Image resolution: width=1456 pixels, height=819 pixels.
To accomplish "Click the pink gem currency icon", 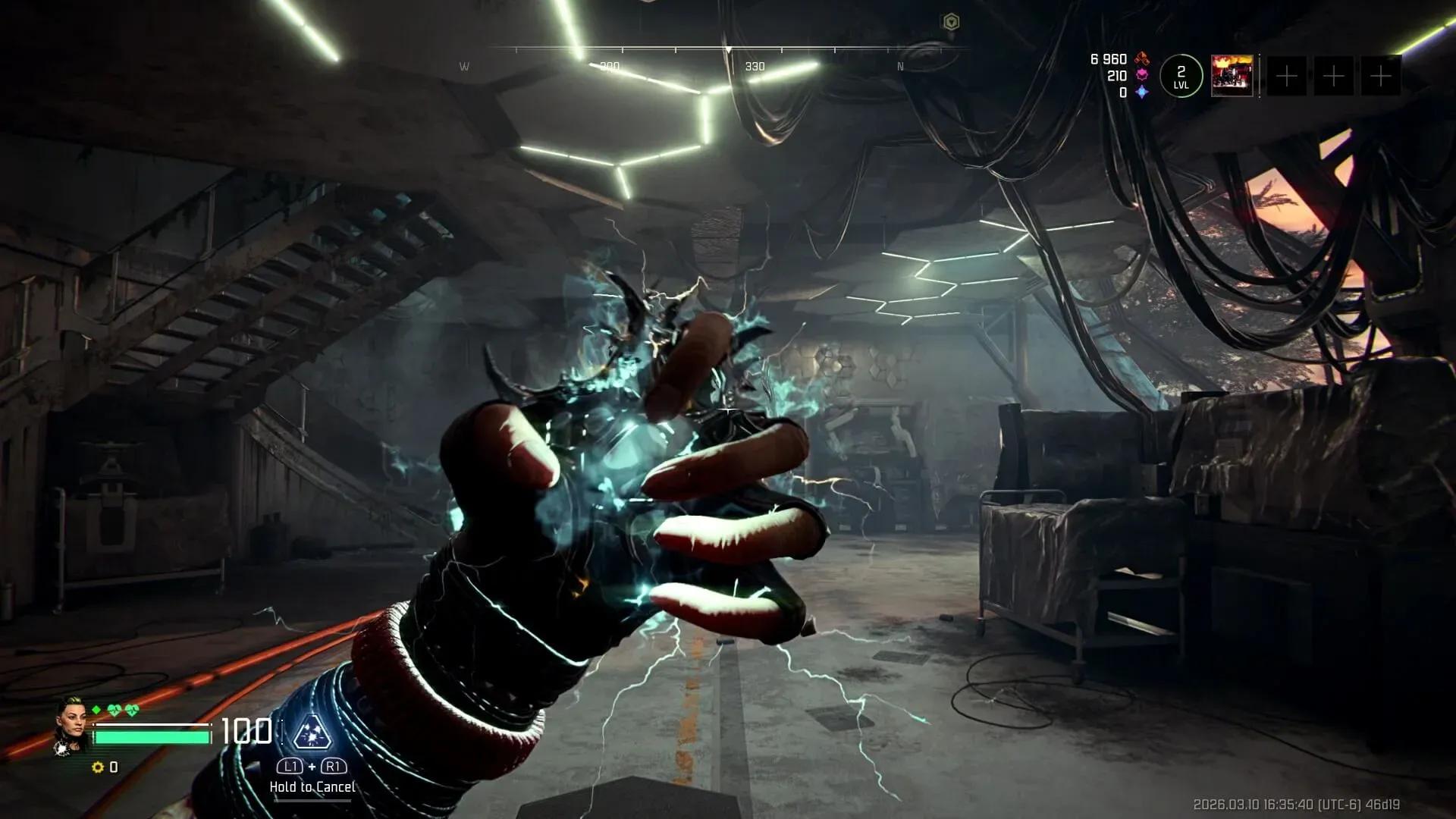I will click(x=1142, y=76).
